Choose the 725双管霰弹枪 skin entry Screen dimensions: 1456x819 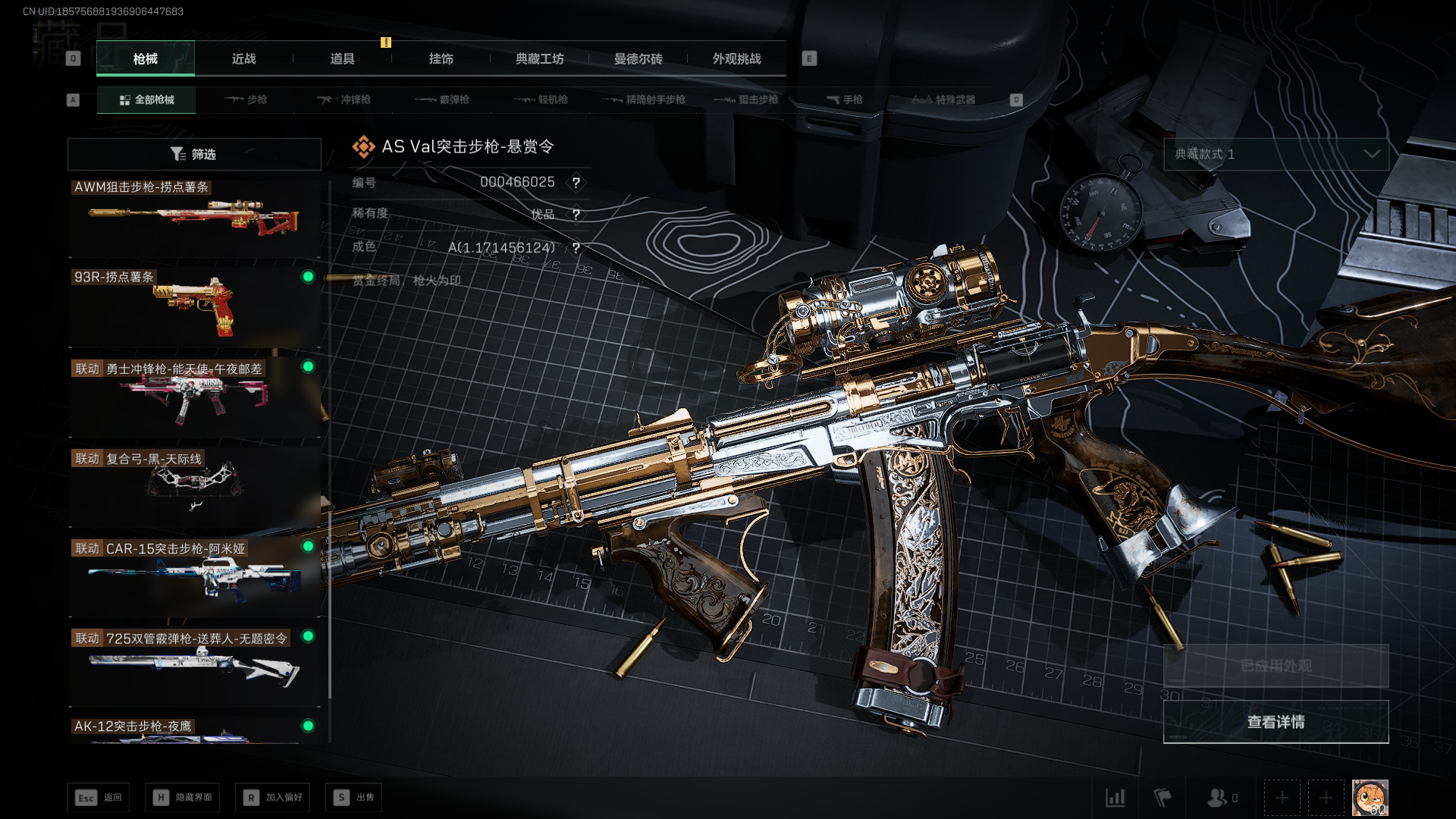pos(194,667)
